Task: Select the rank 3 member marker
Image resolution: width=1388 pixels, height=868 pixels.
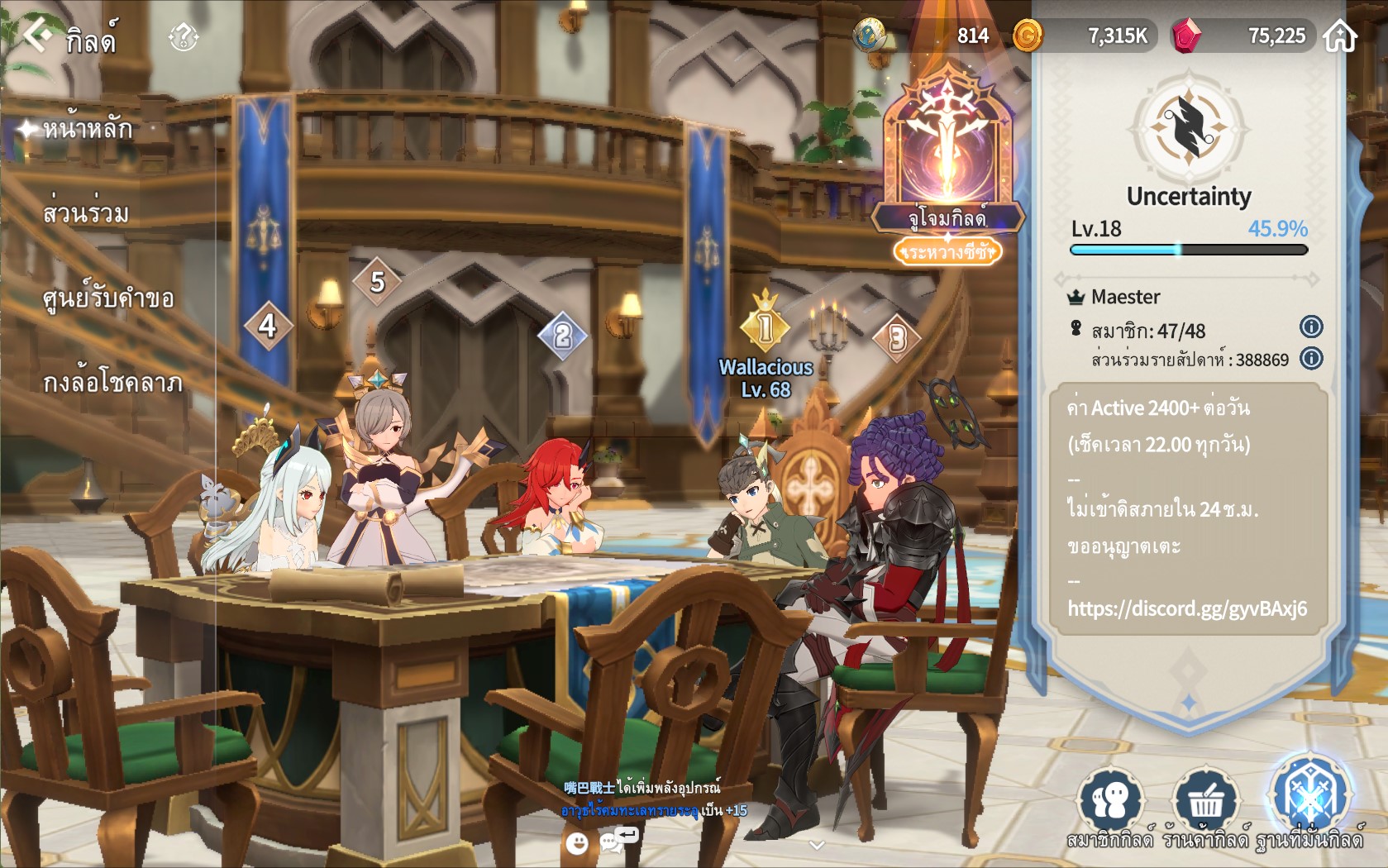Action: pyautogui.click(x=898, y=337)
